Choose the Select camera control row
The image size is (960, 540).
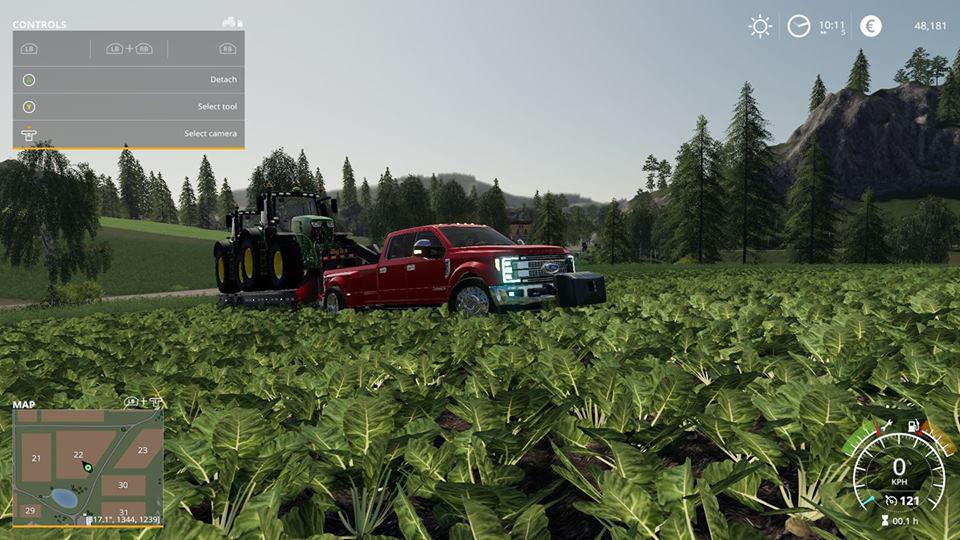click(x=128, y=134)
